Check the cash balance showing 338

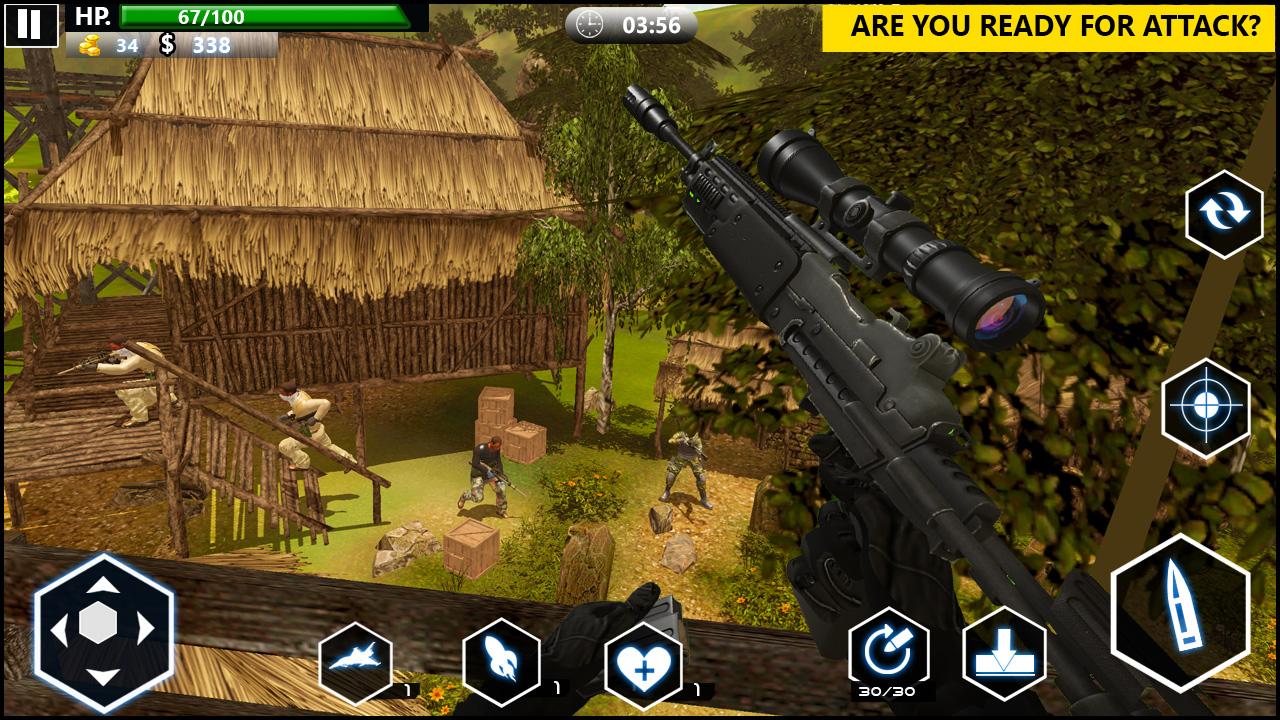pos(199,44)
